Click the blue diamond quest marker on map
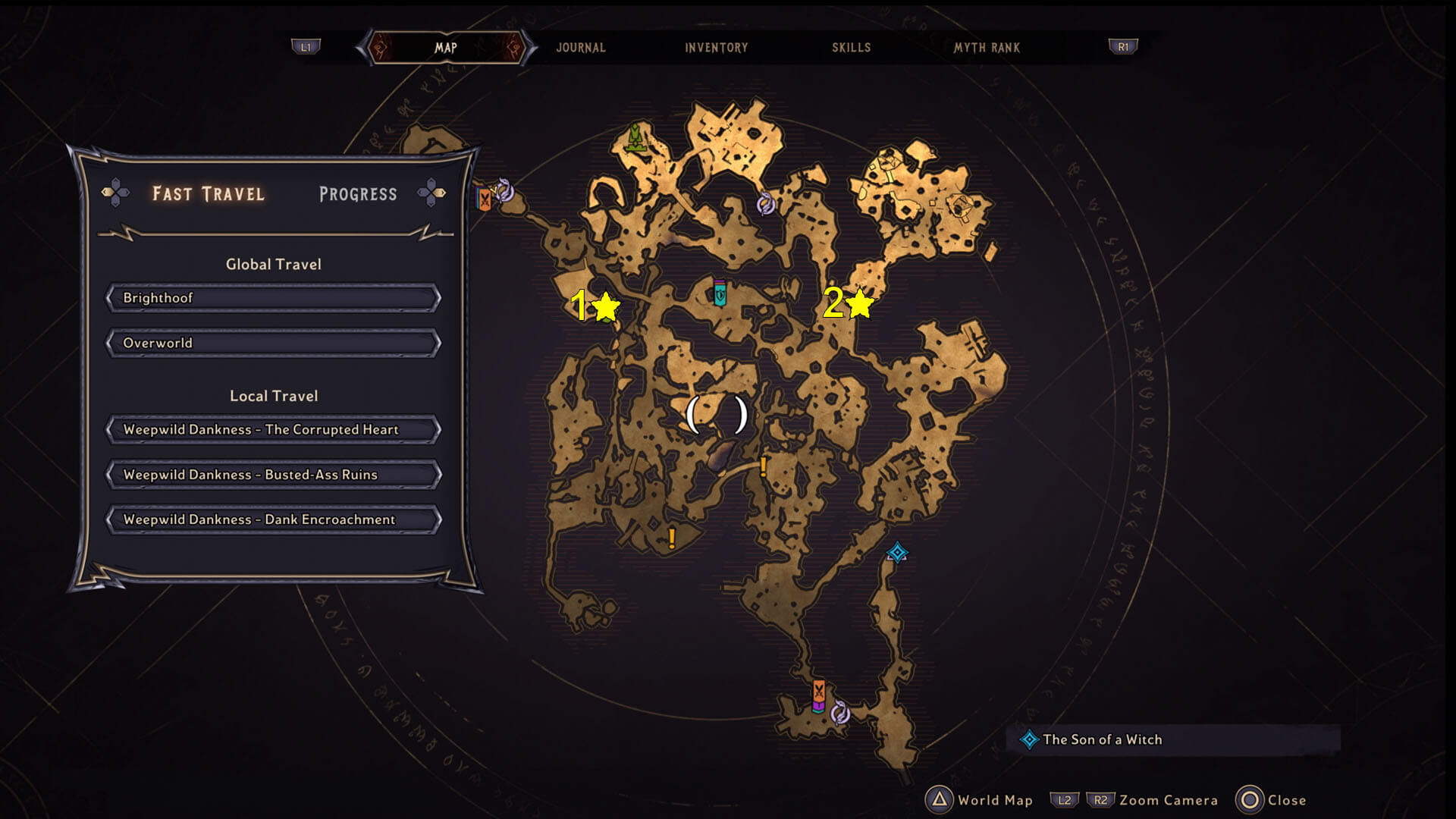The image size is (1456, 819). (x=897, y=553)
